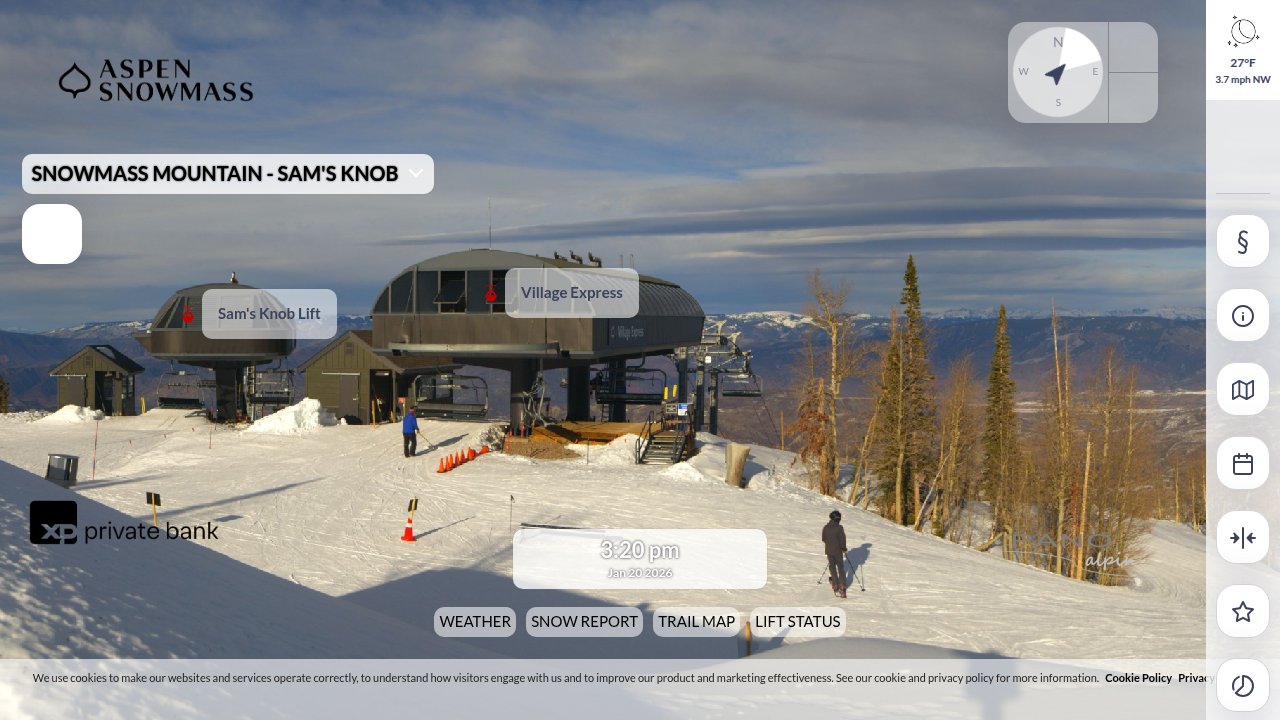Open the section sign sidebar icon
This screenshot has height=720, width=1280.
pyautogui.click(x=1243, y=241)
